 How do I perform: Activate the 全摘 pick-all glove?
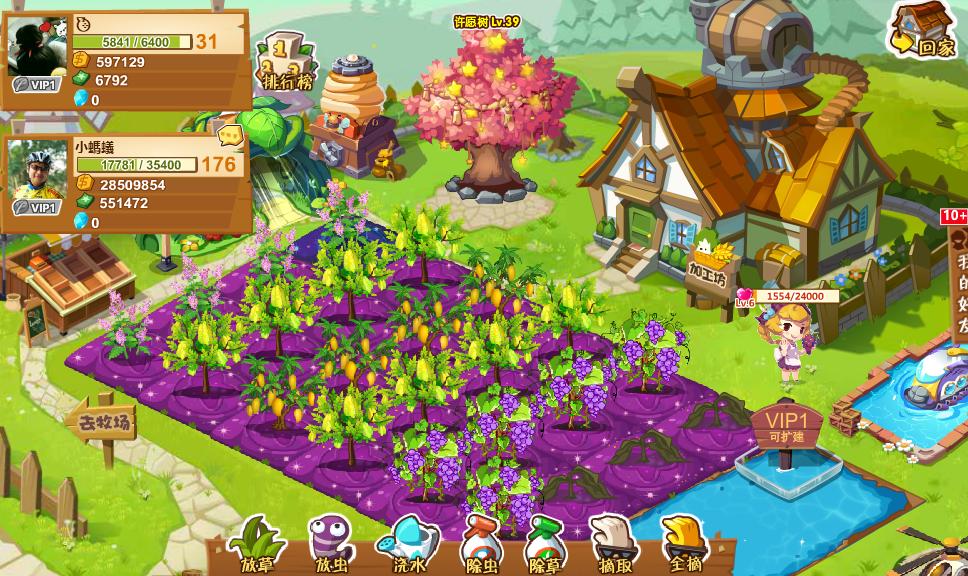(x=683, y=543)
